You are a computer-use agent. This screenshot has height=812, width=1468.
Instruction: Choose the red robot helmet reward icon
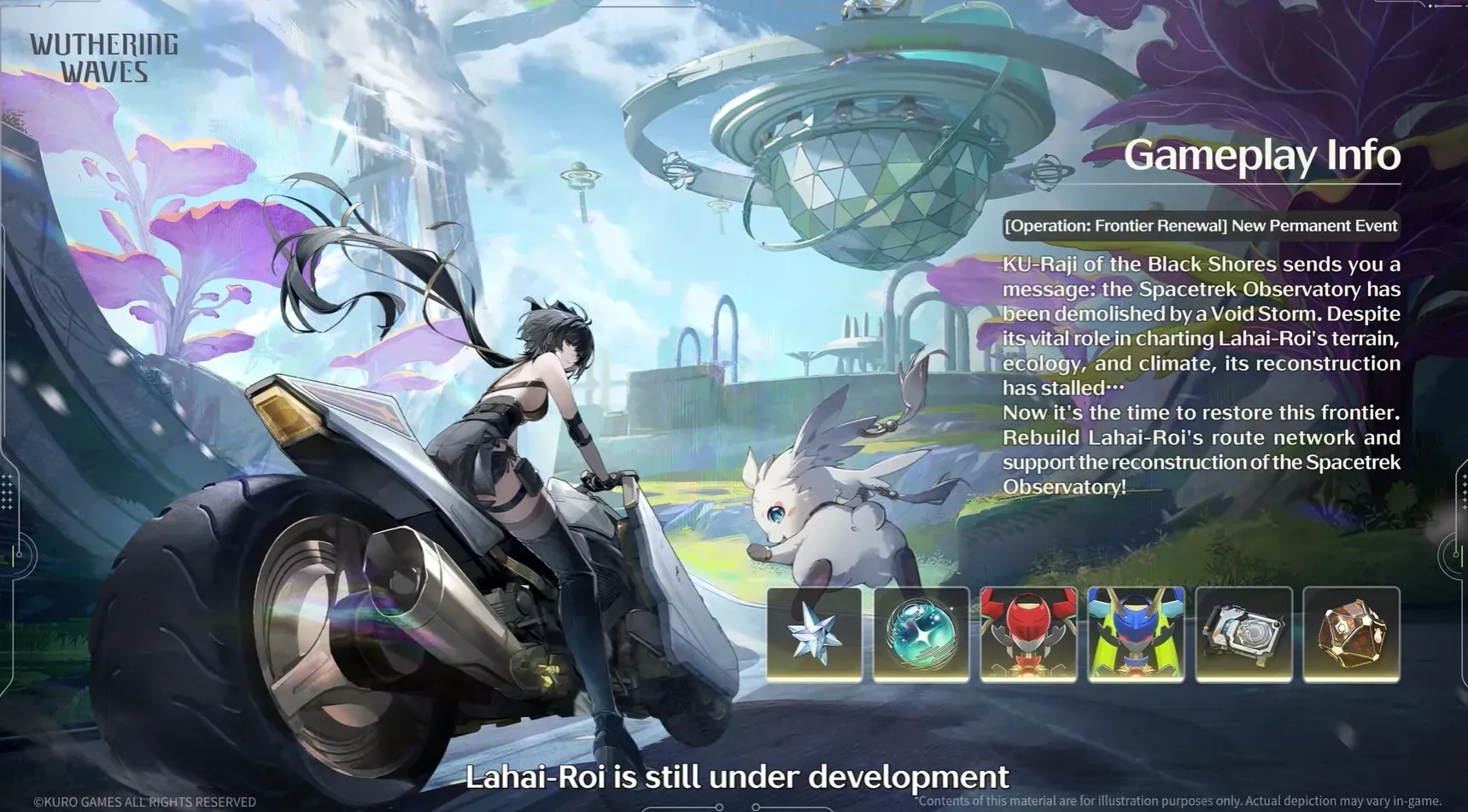(1028, 634)
